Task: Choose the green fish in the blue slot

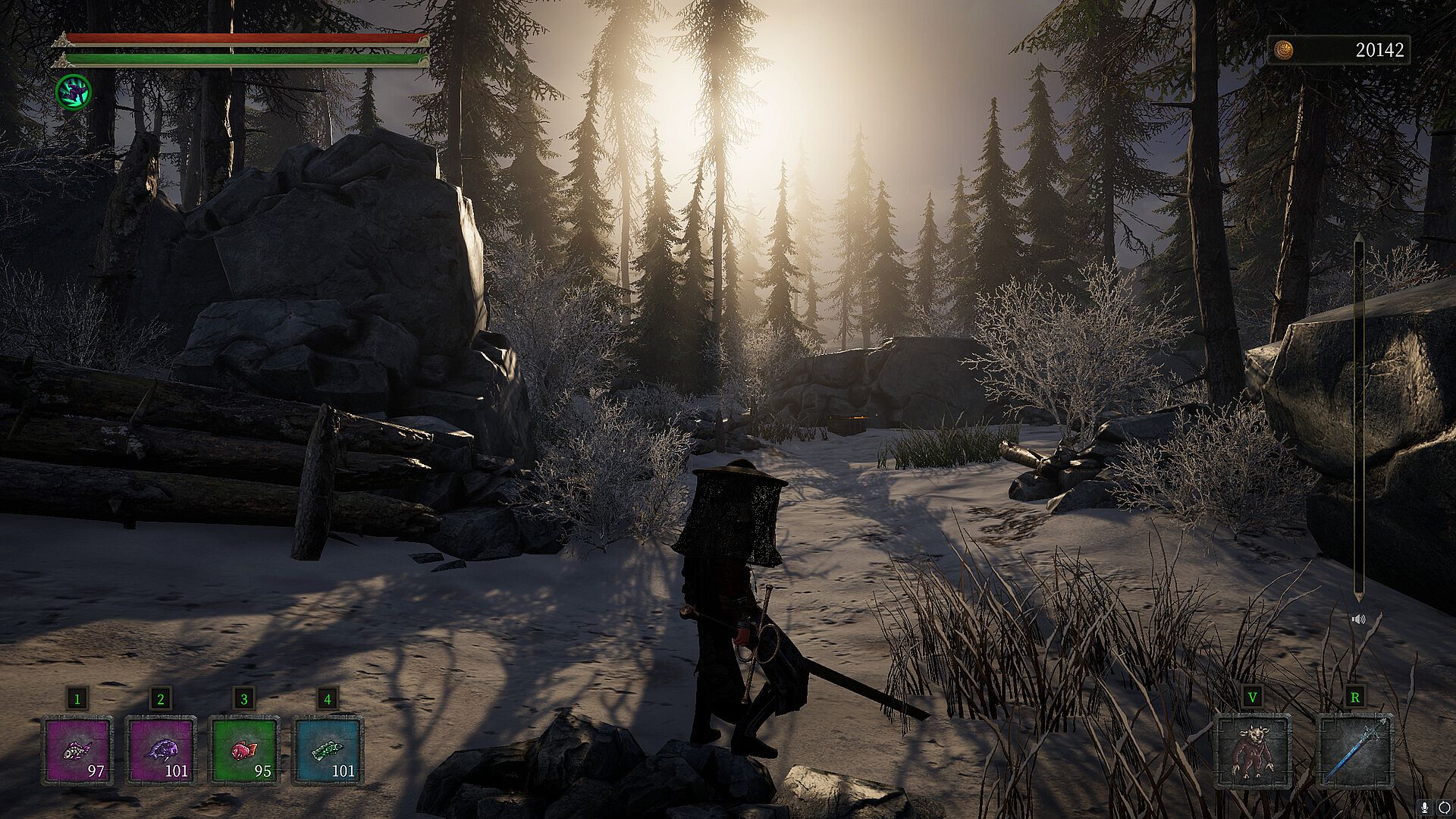Action: point(328,751)
